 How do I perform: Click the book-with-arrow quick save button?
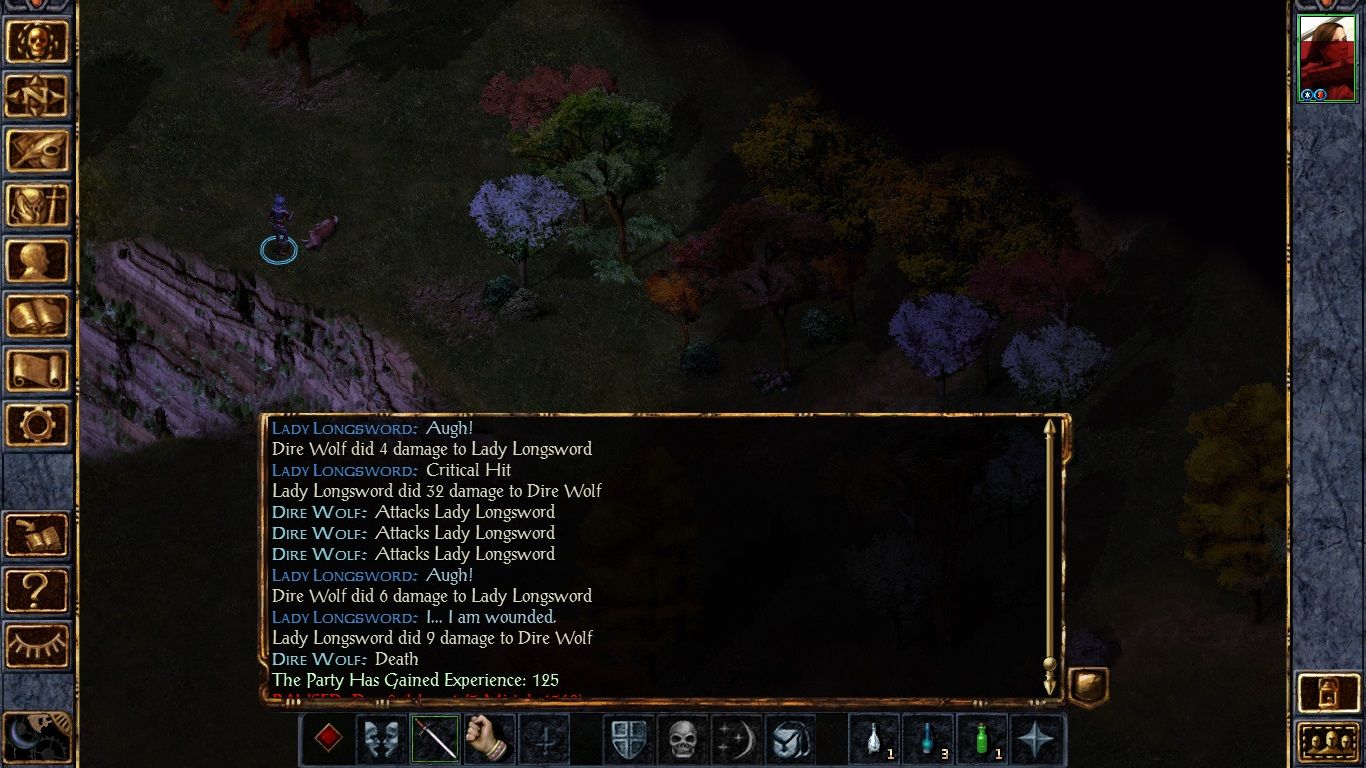[x=38, y=536]
